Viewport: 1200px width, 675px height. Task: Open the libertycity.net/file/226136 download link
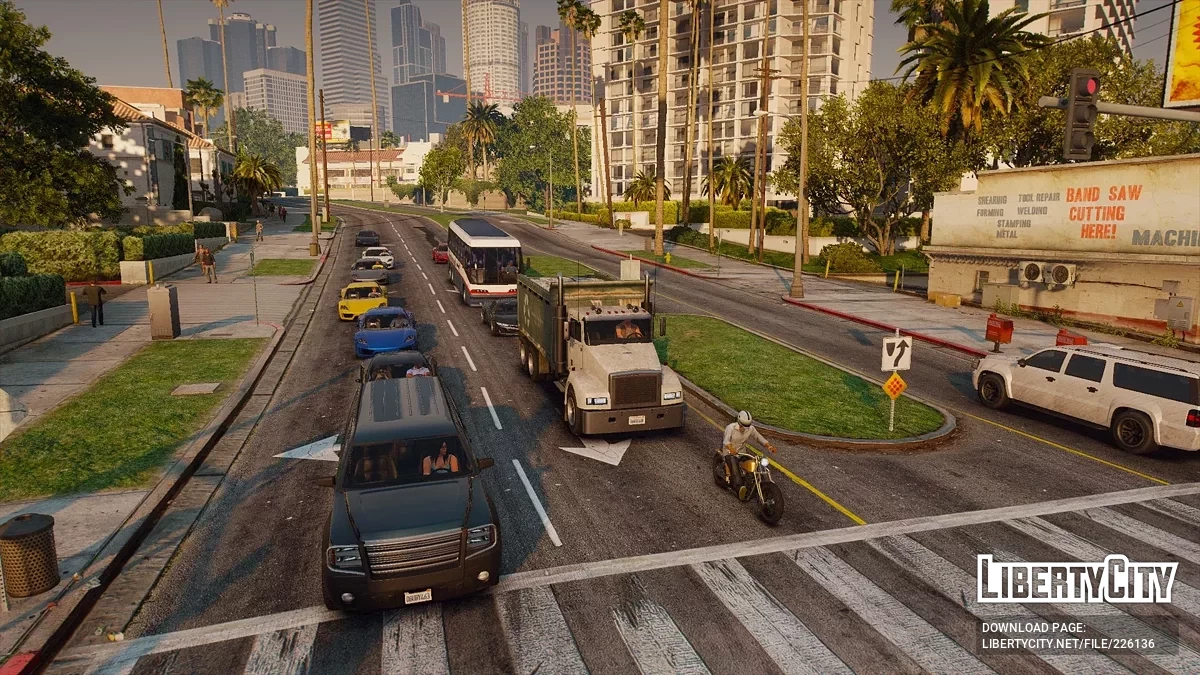(1067, 645)
